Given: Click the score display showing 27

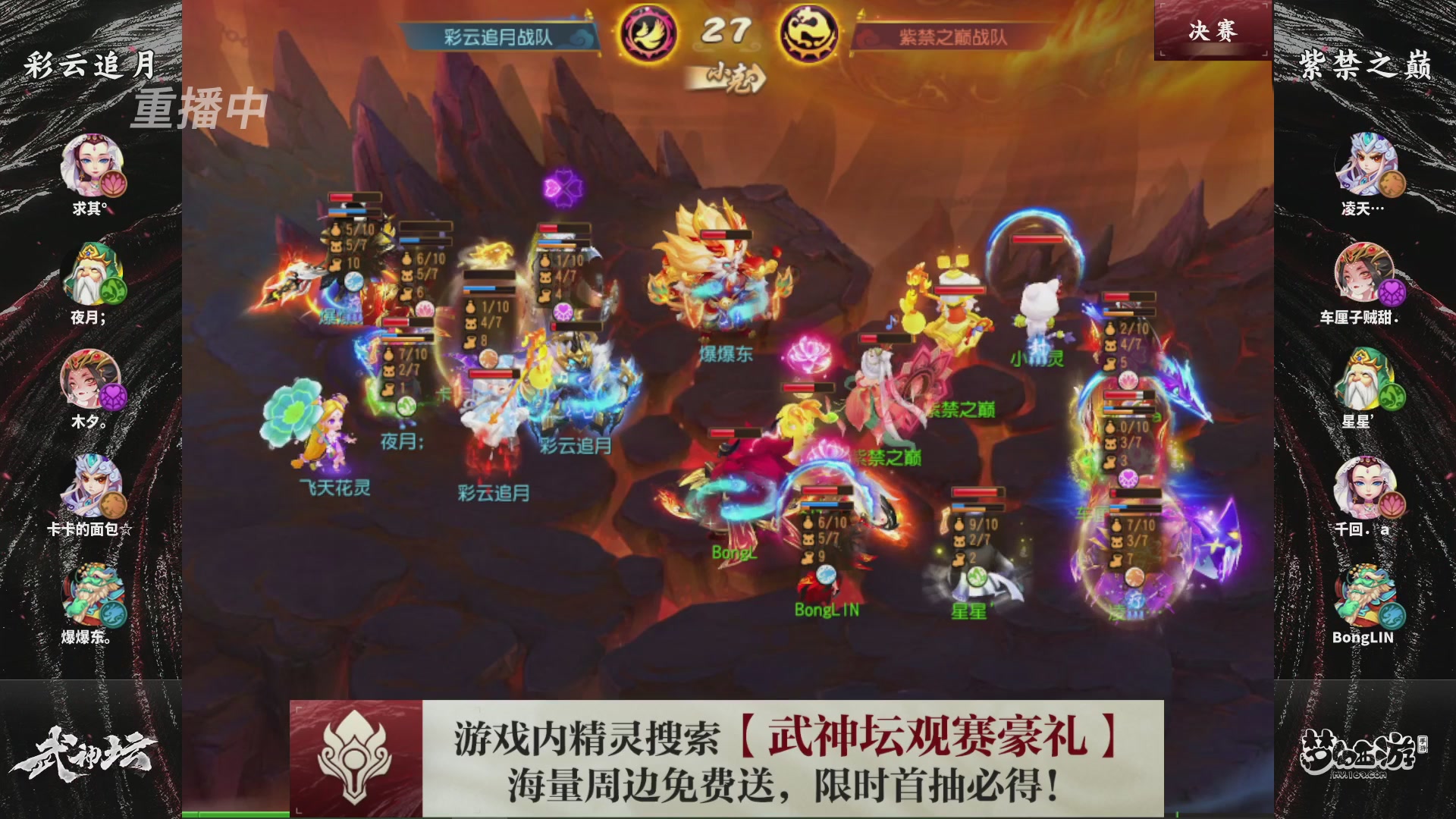Looking at the screenshot, I should (x=726, y=29).
